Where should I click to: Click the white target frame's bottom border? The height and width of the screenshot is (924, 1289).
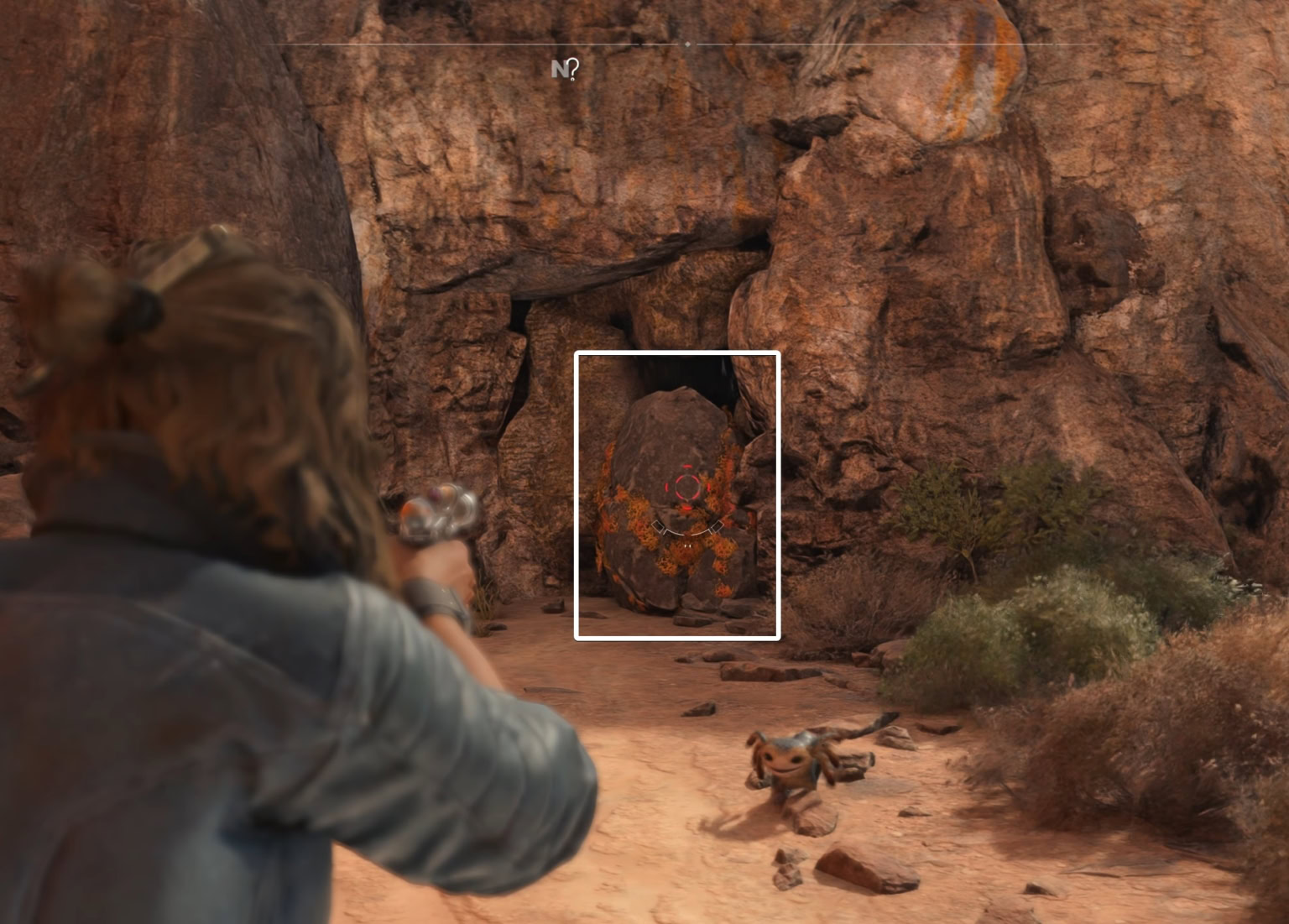(679, 639)
